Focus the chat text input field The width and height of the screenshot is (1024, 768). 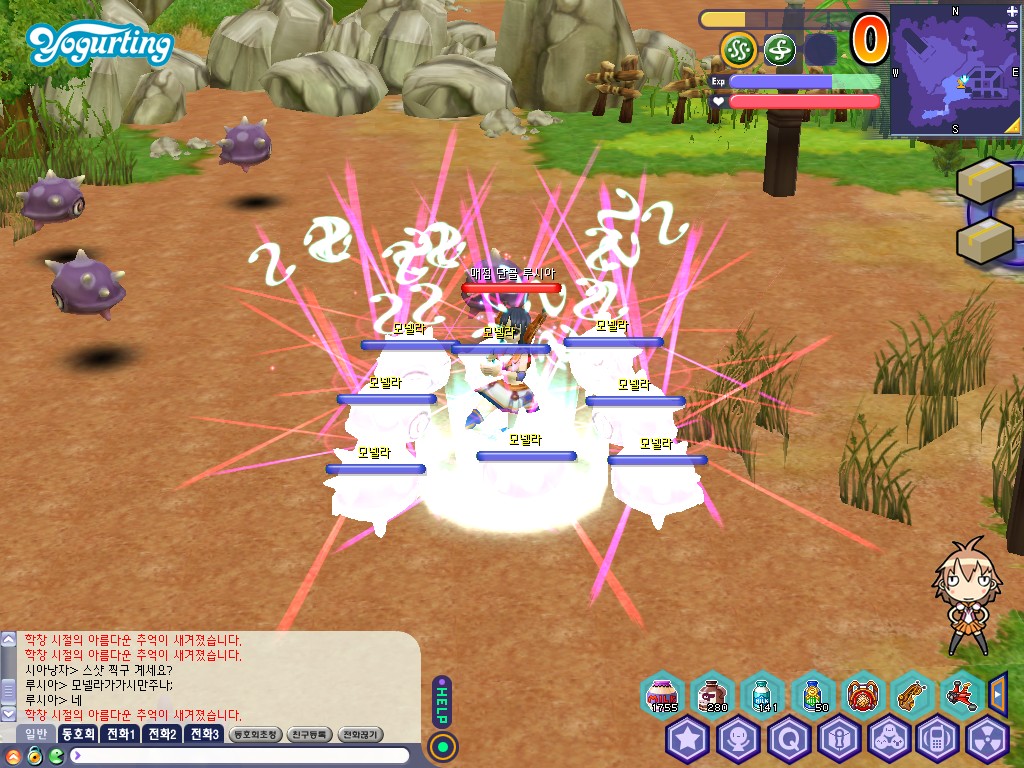click(x=240, y=755)
